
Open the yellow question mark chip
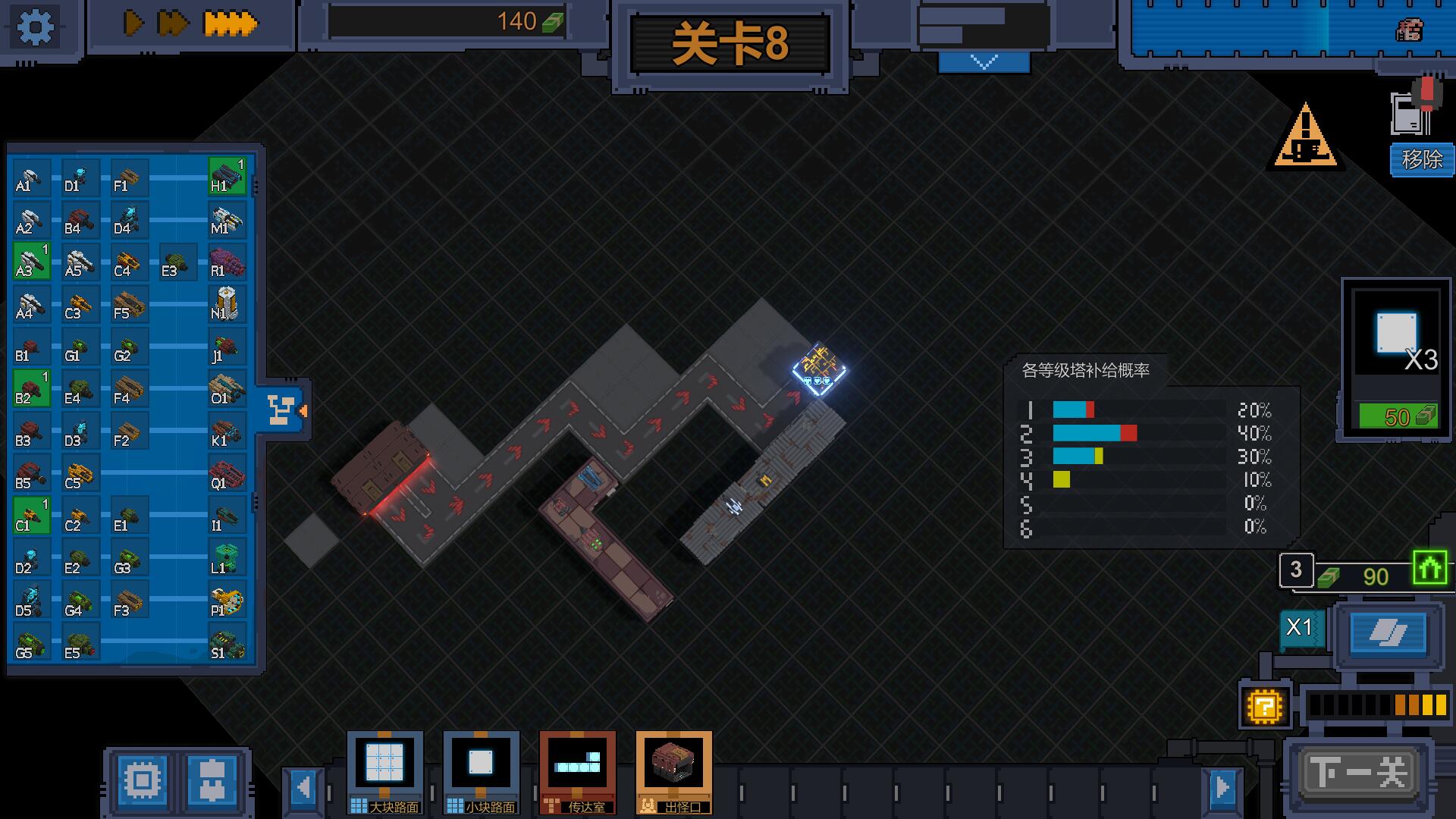tap(1264, 707)
